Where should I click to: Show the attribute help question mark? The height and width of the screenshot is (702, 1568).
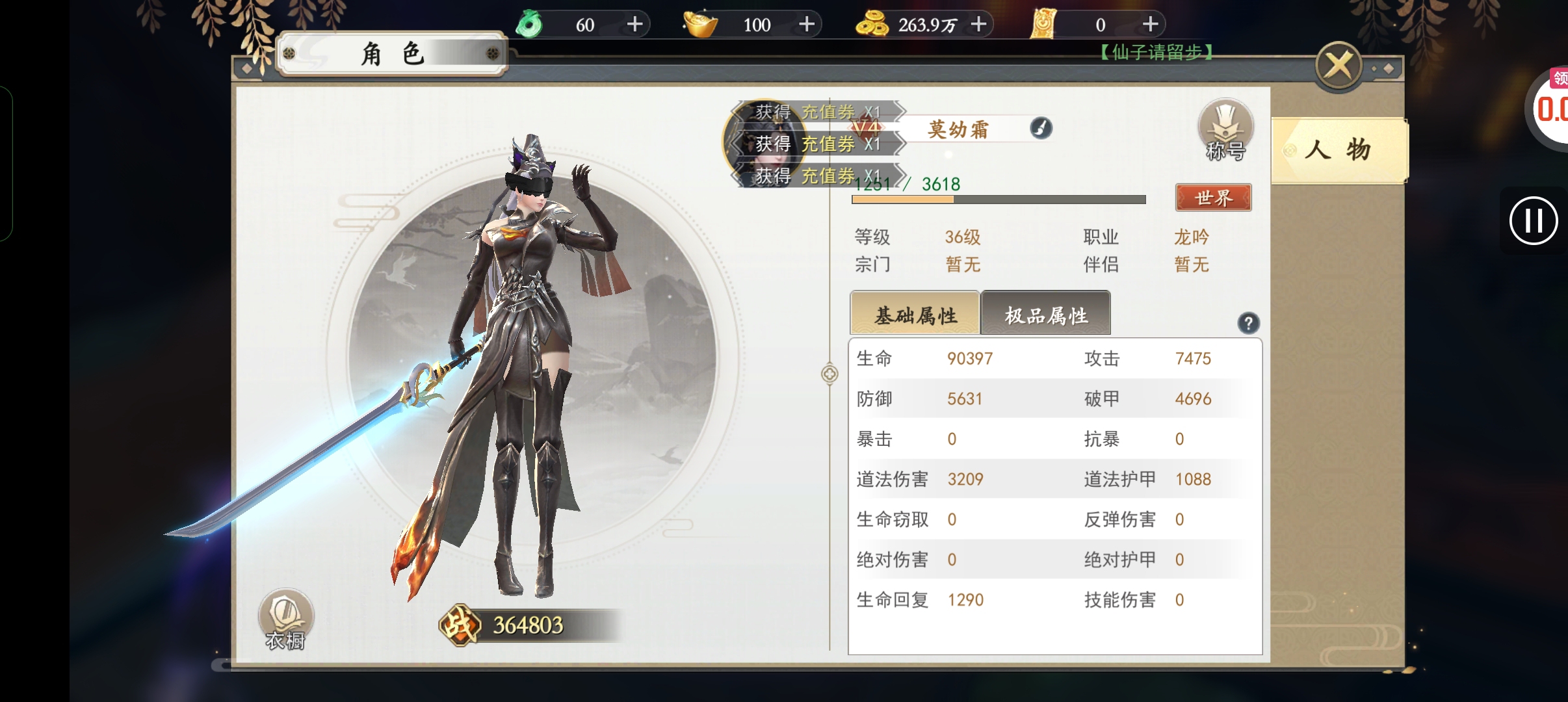pos(1248,323)
